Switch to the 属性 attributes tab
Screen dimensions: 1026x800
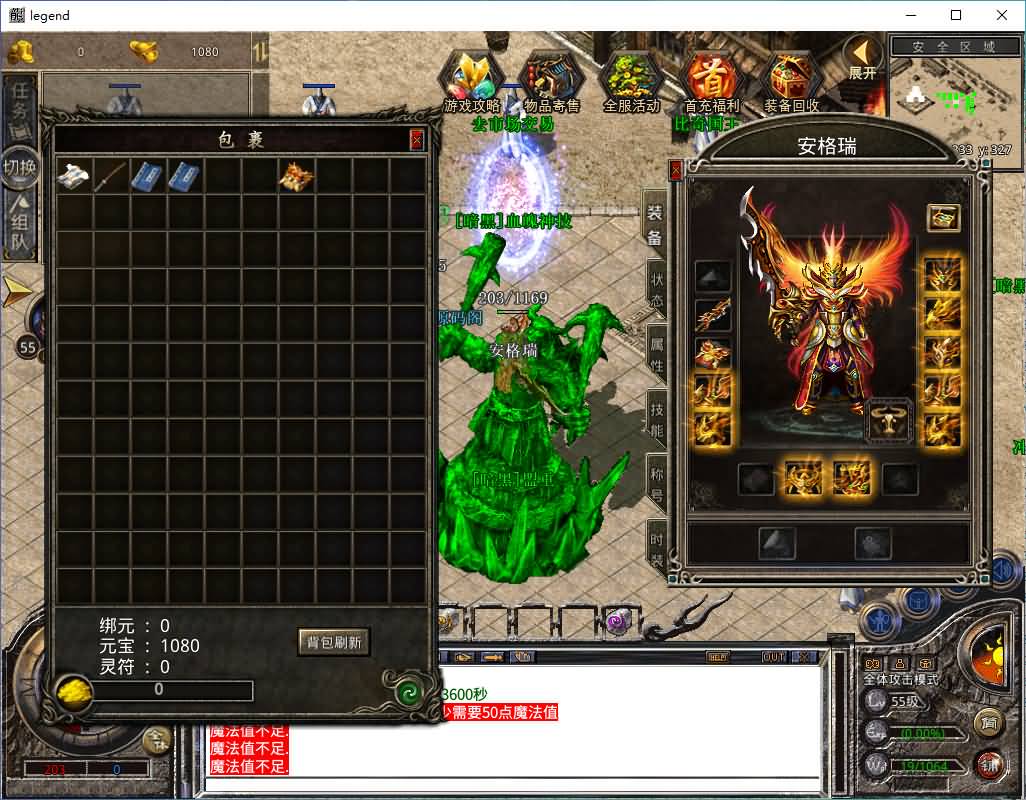point(656,354)
